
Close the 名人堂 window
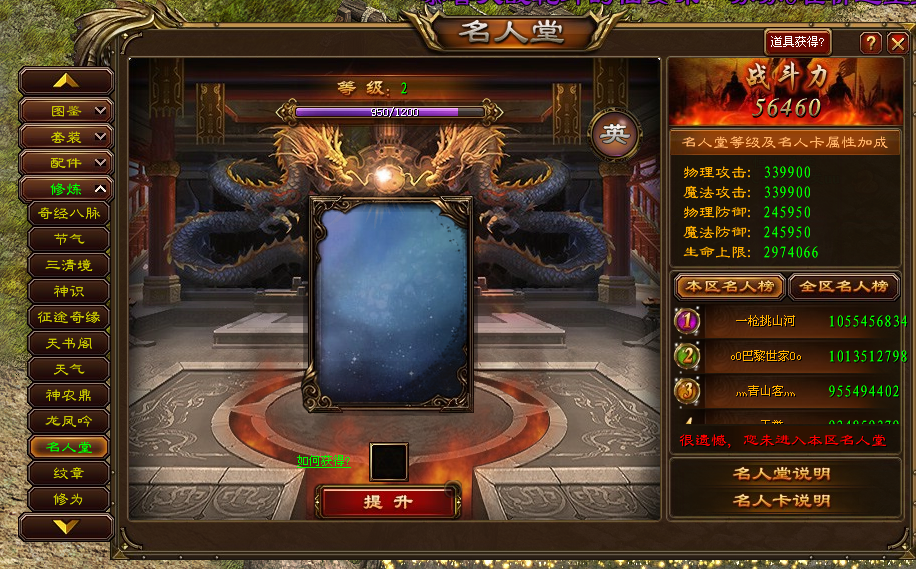(897, 42)
